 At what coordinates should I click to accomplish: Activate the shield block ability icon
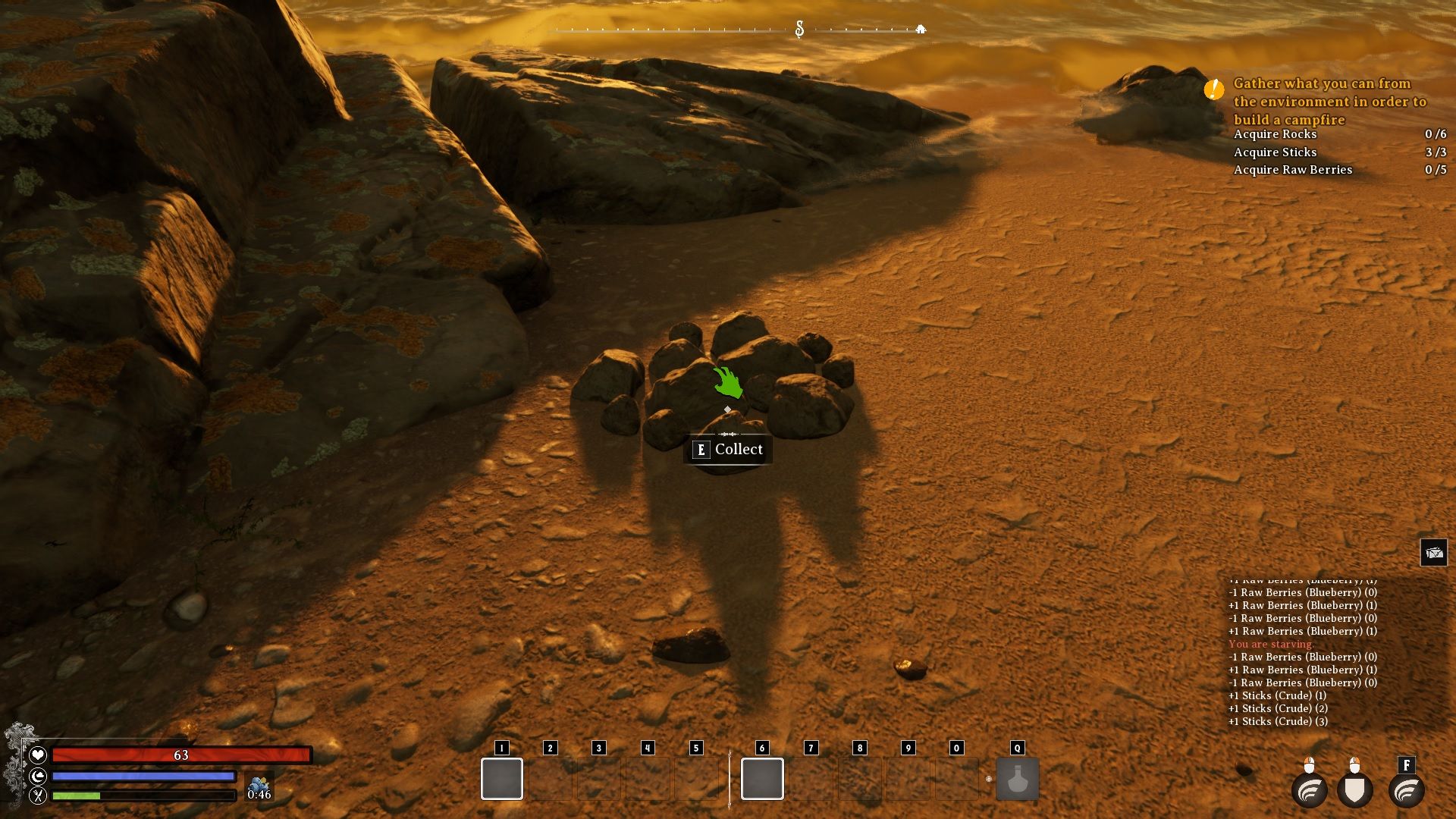click(x=1355, y=790)
